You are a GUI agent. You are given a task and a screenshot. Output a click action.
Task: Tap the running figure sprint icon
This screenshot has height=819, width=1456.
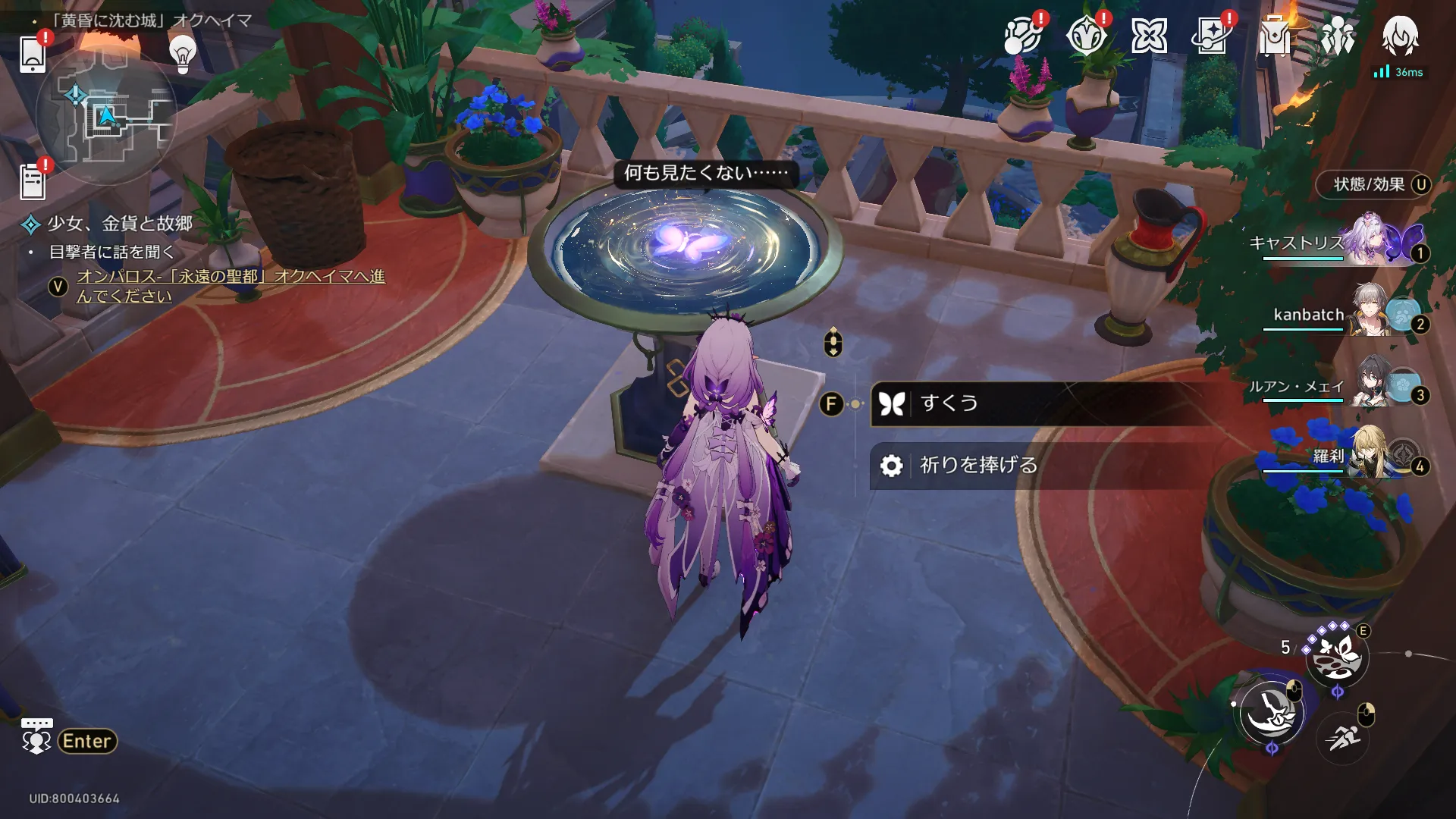coord(1342,736)
